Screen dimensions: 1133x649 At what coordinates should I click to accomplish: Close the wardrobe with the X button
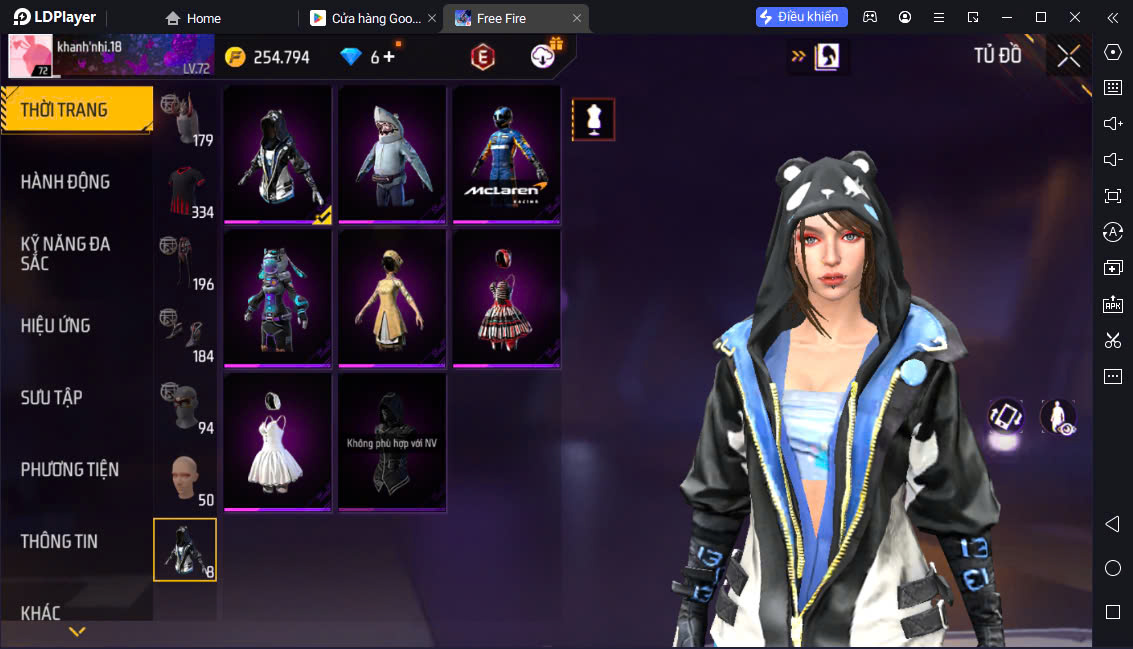1068,57
